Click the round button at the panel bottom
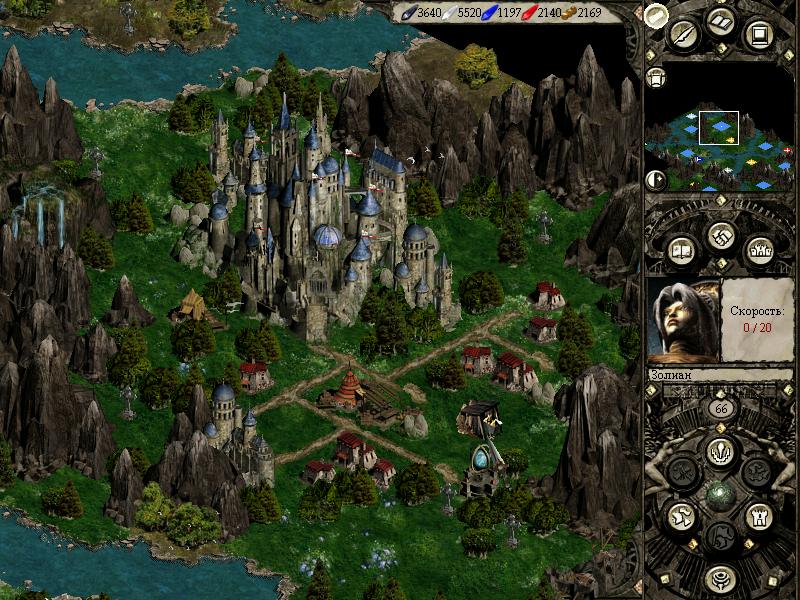Viewport: 800px width, 600px height. point(720,578)
